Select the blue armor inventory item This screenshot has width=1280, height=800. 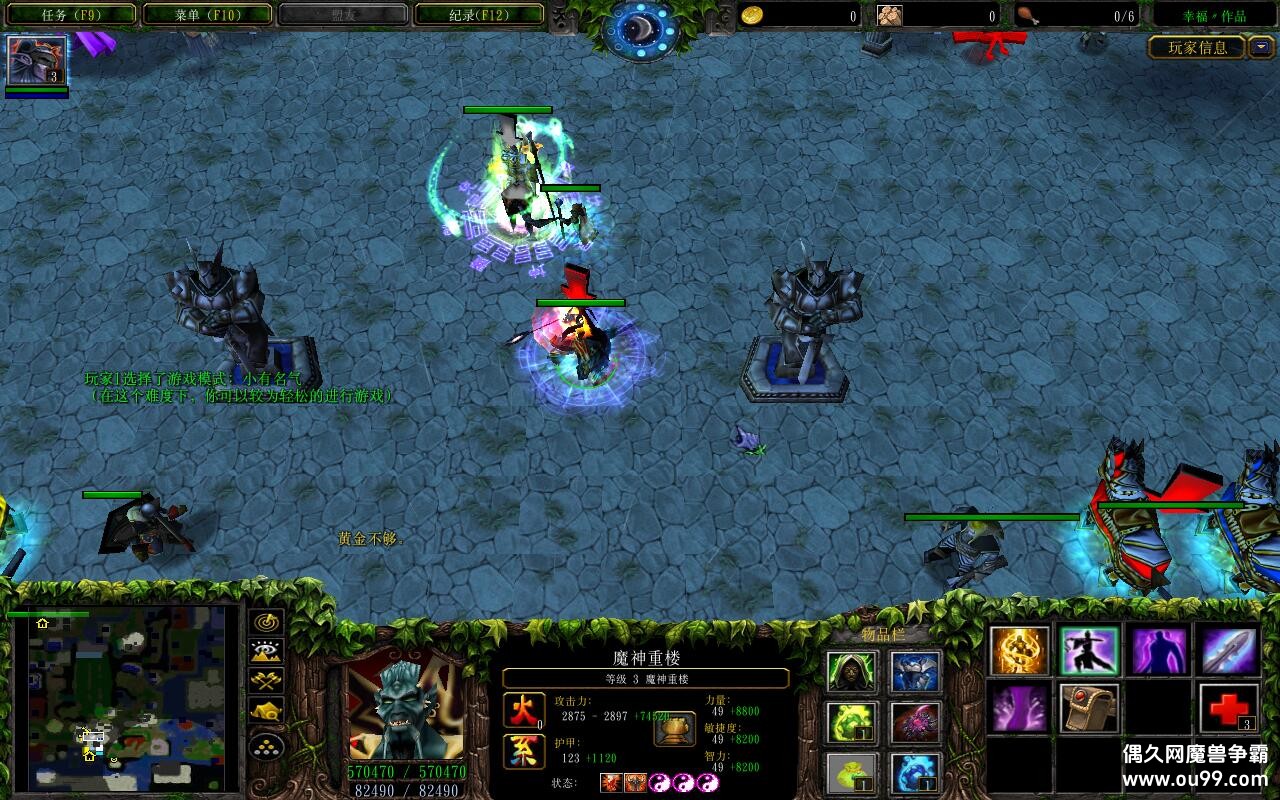point(915,672)
